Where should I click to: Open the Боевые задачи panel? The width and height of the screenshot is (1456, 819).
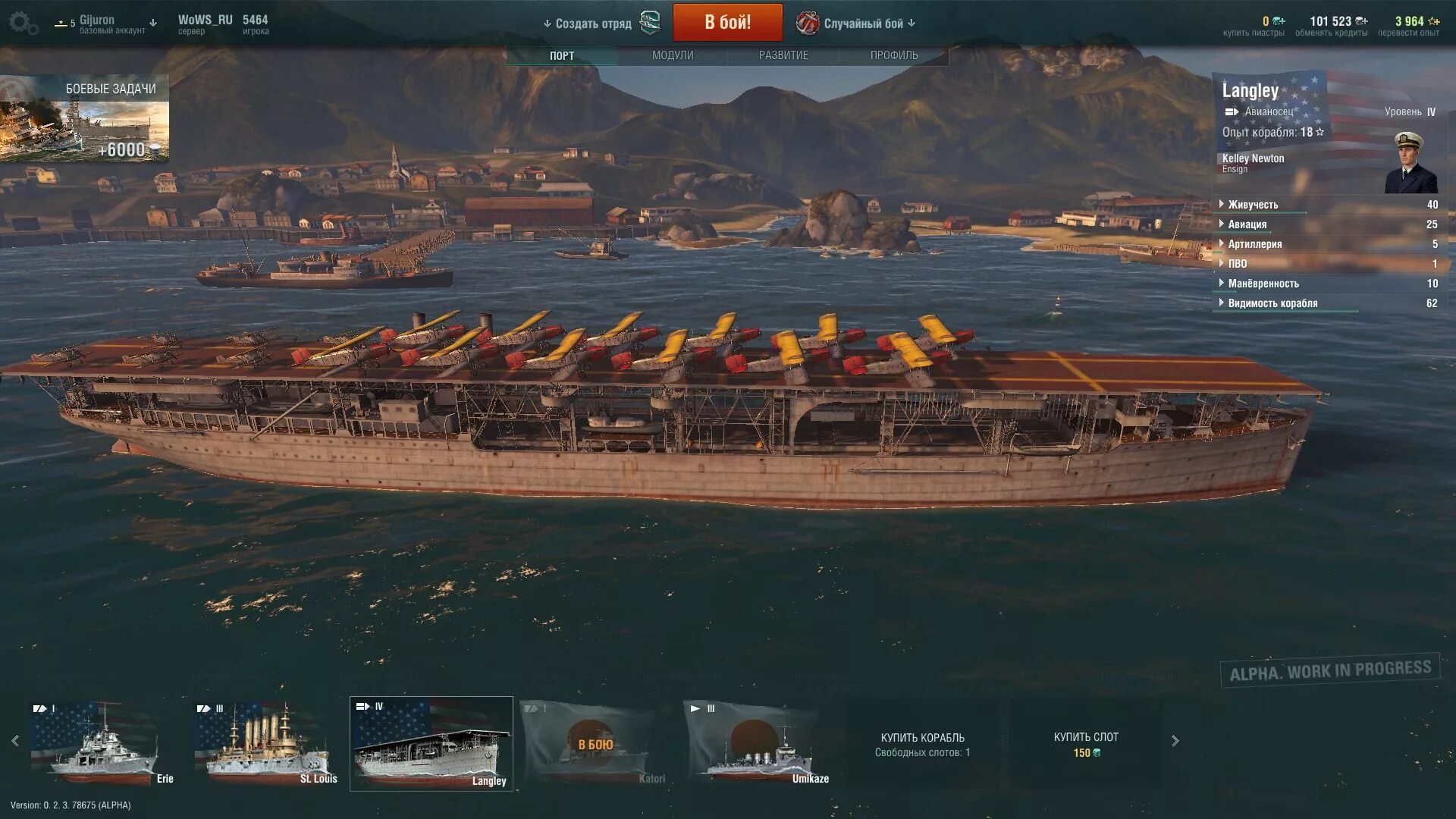tap(84, 118)
